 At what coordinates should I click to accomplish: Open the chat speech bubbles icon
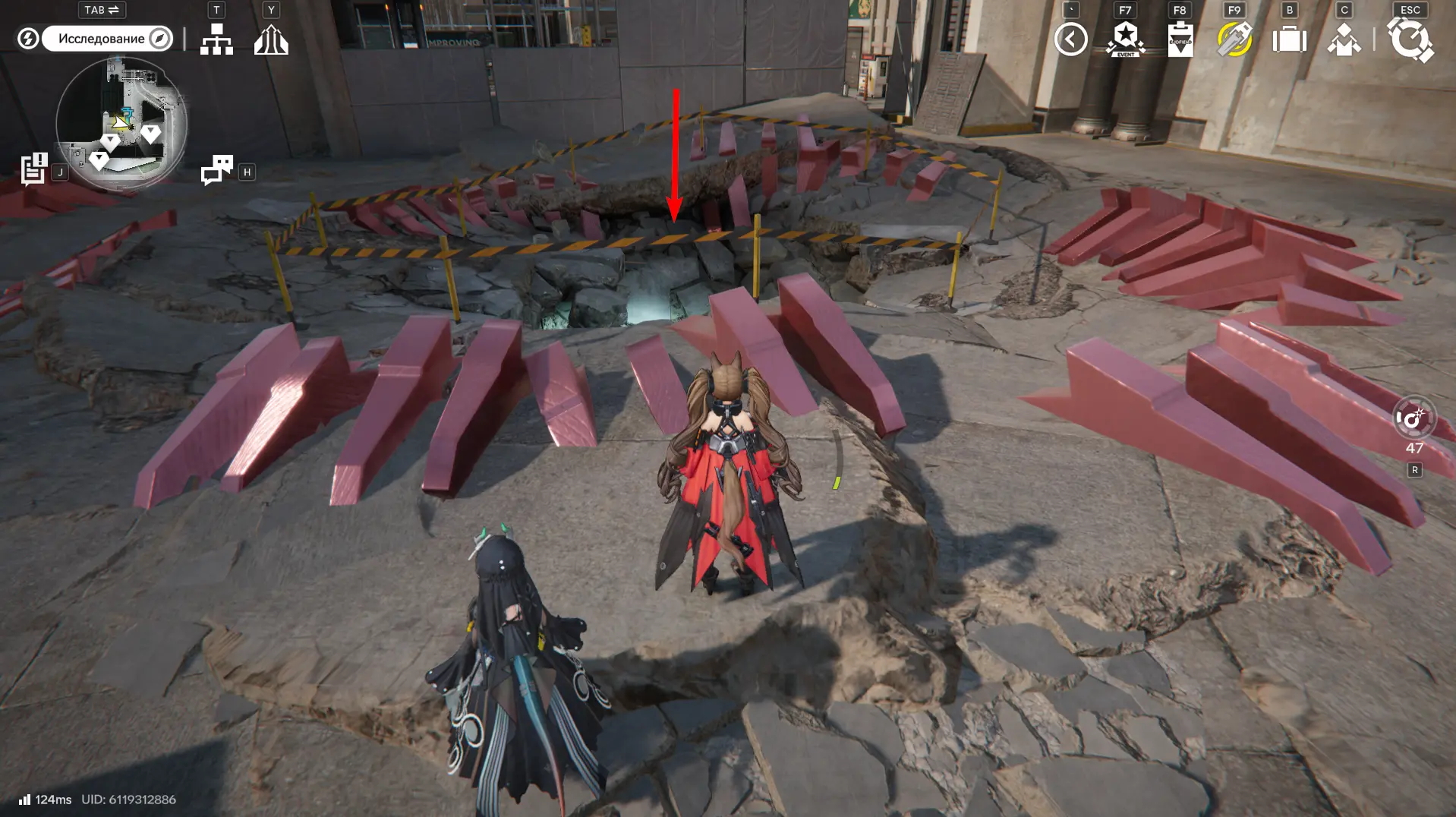point(217,170)
